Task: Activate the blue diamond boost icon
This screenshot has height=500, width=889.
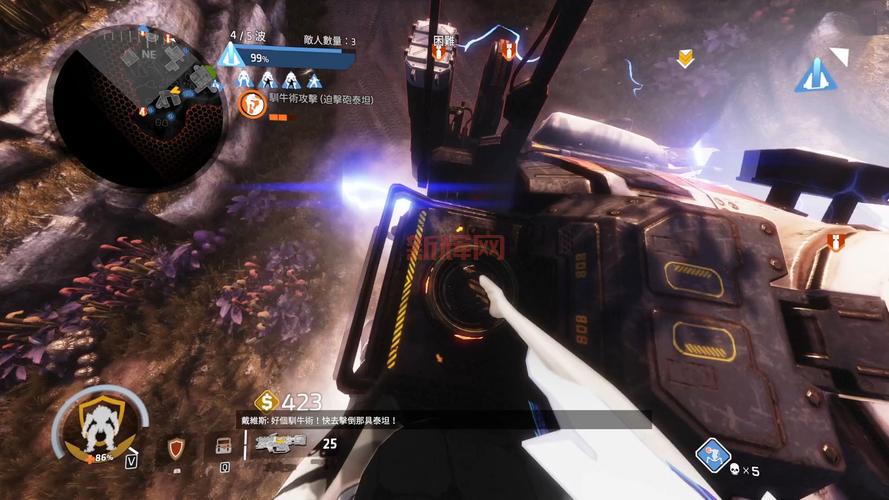Action: pyautogui.click(x=711, y=455)
